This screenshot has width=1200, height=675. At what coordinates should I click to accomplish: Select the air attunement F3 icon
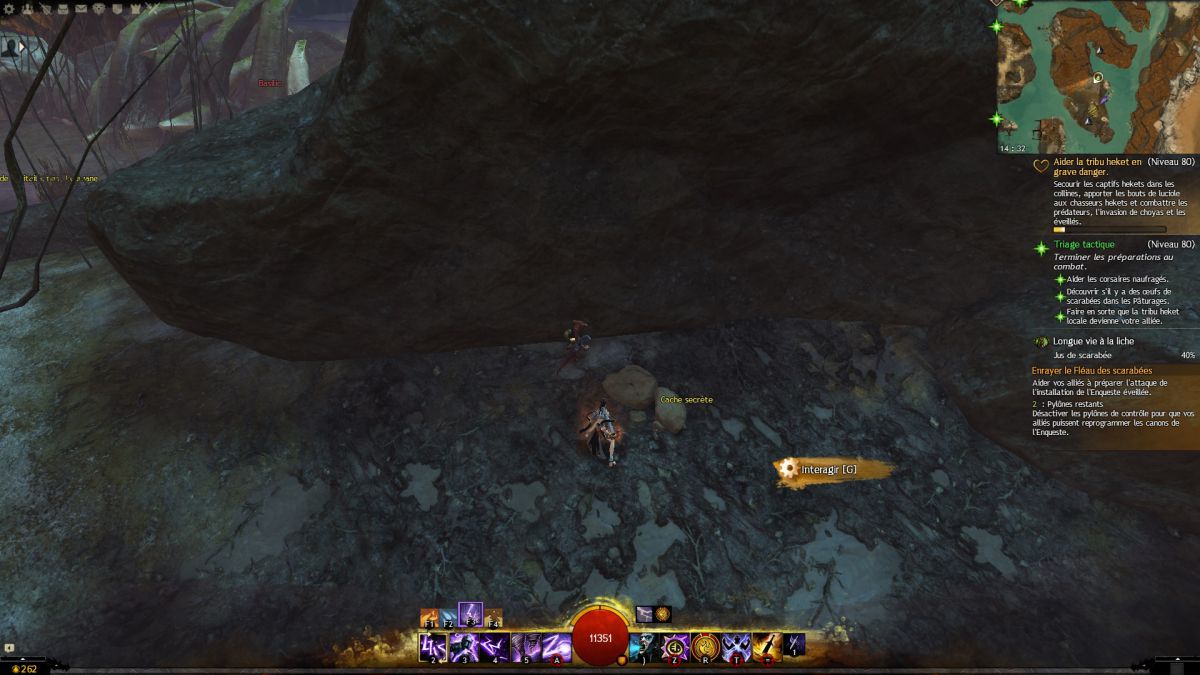[x=470, y=614]
